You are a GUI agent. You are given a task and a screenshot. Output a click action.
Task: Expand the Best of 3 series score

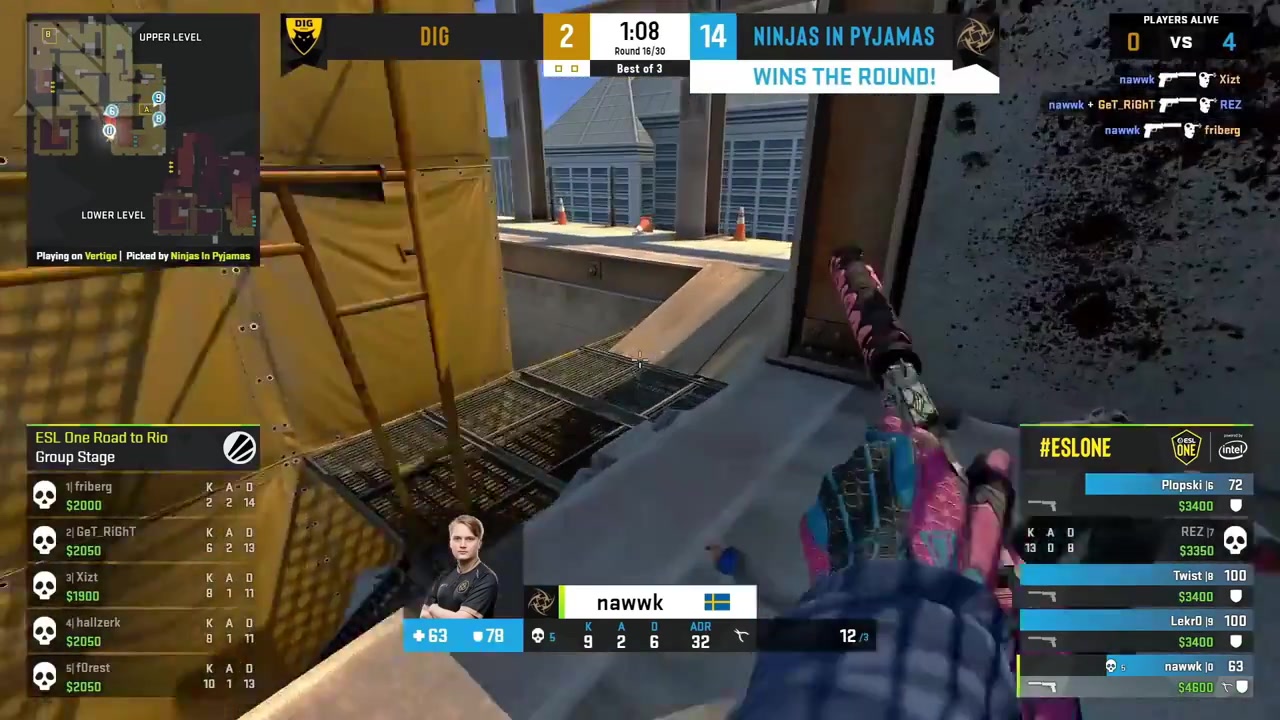tap(639, 68)
